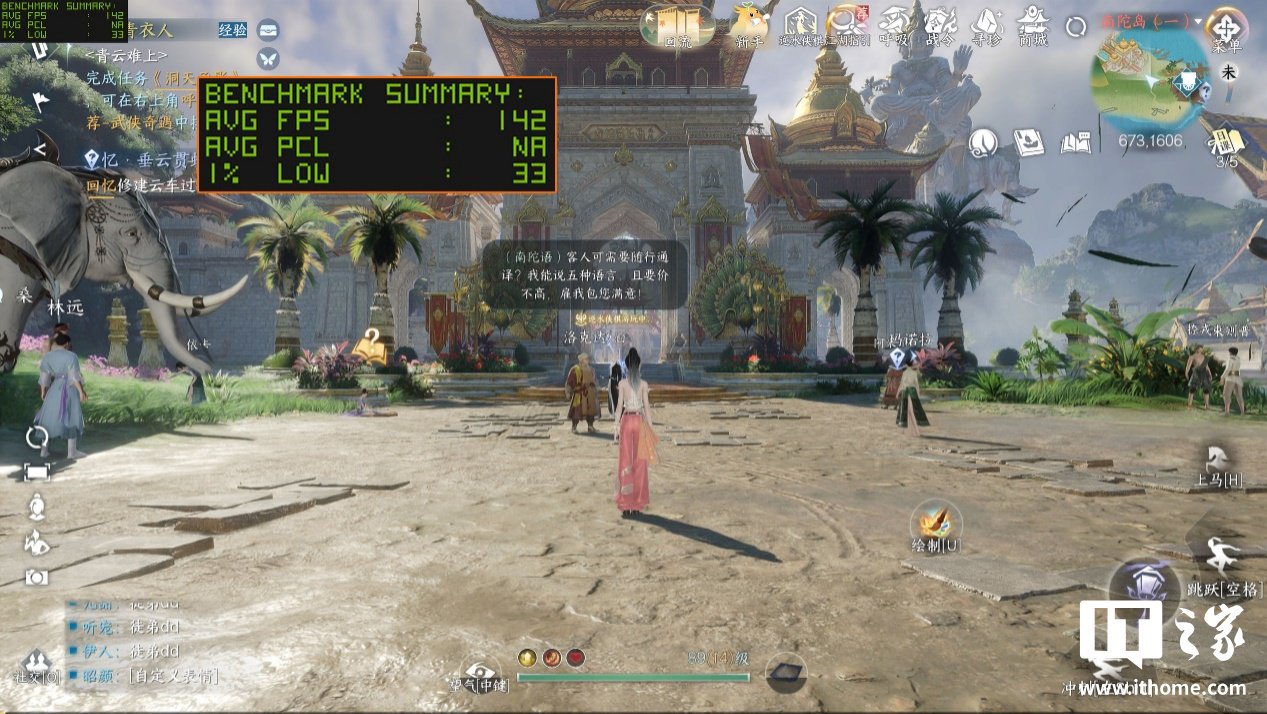Open the 战令 battle pass
Viewport: 1267px width, 714px height.
click(x=941, y=23)
